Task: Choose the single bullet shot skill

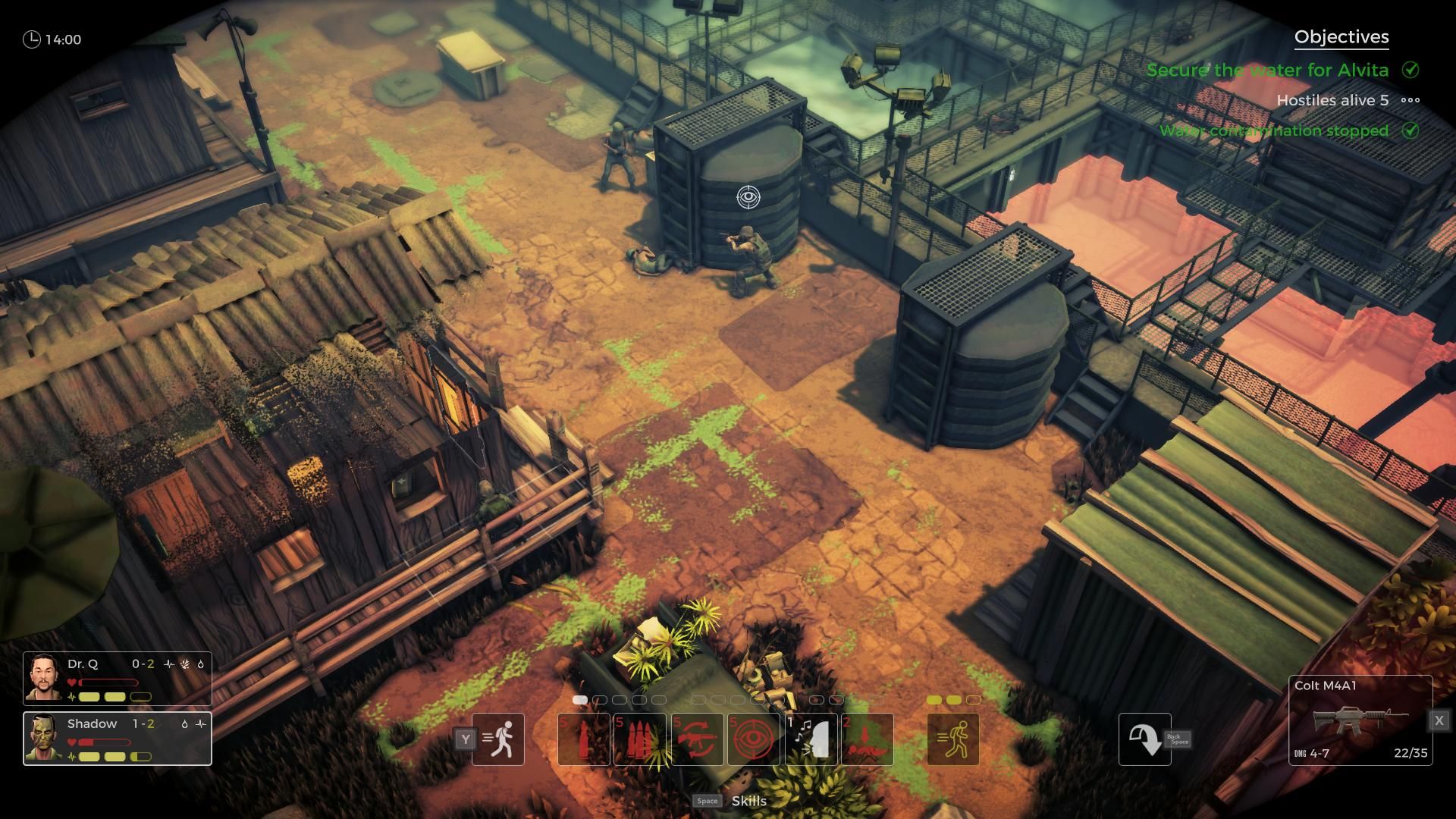Action: coord(584,739)
